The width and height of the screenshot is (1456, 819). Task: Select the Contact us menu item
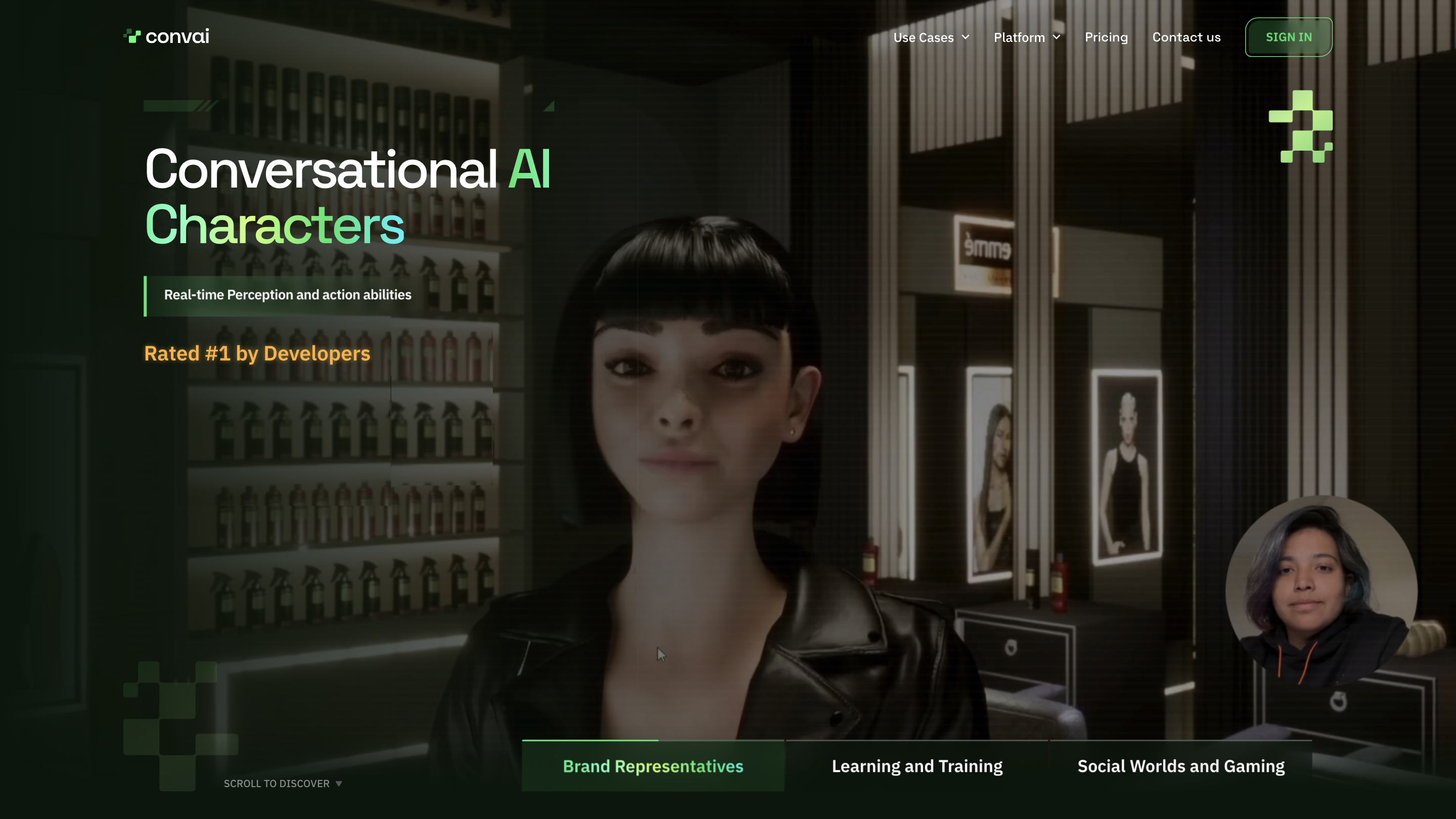[1186, 37]
